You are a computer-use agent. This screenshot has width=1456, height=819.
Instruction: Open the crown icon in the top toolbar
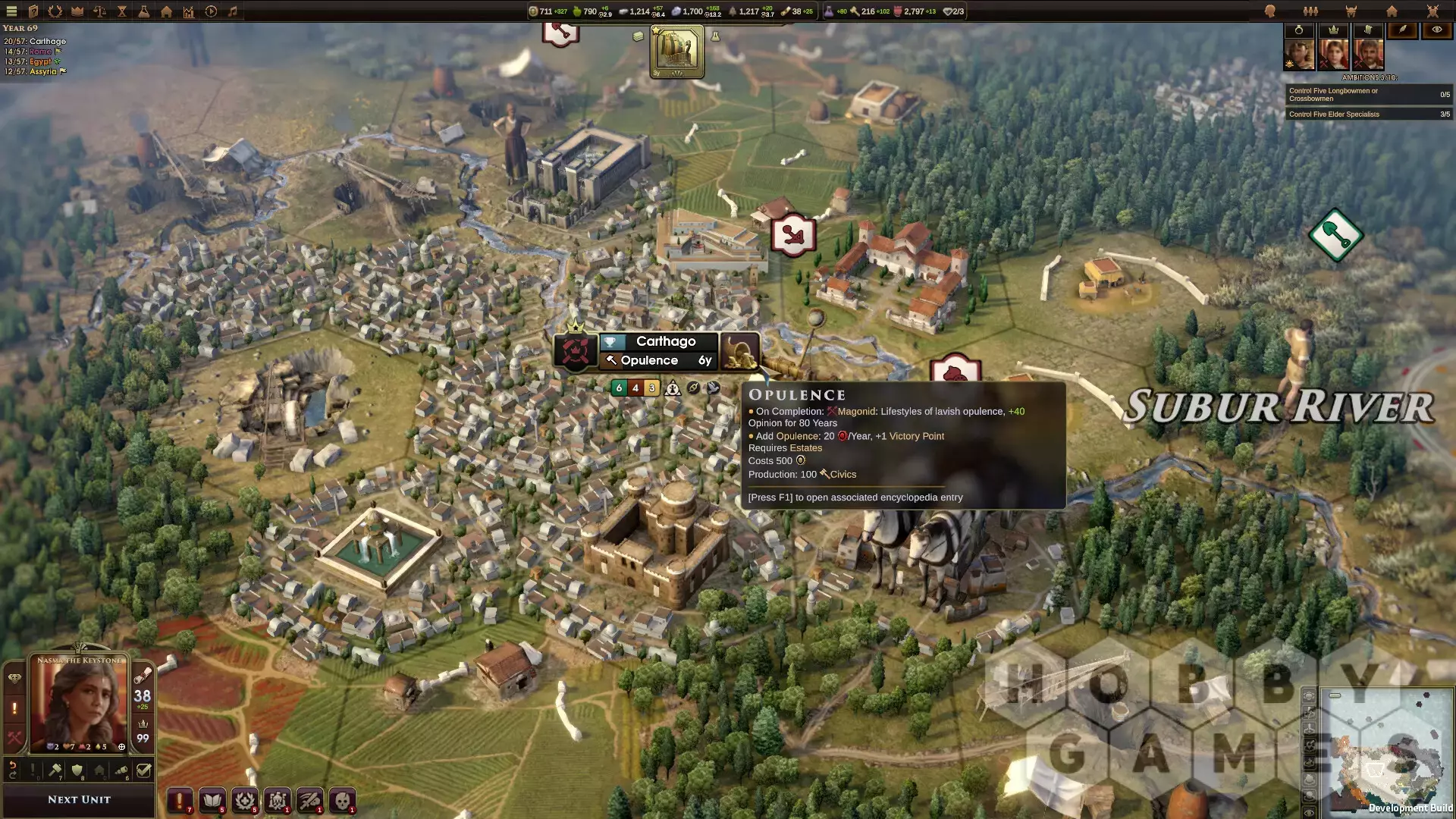tap(77, 11)
